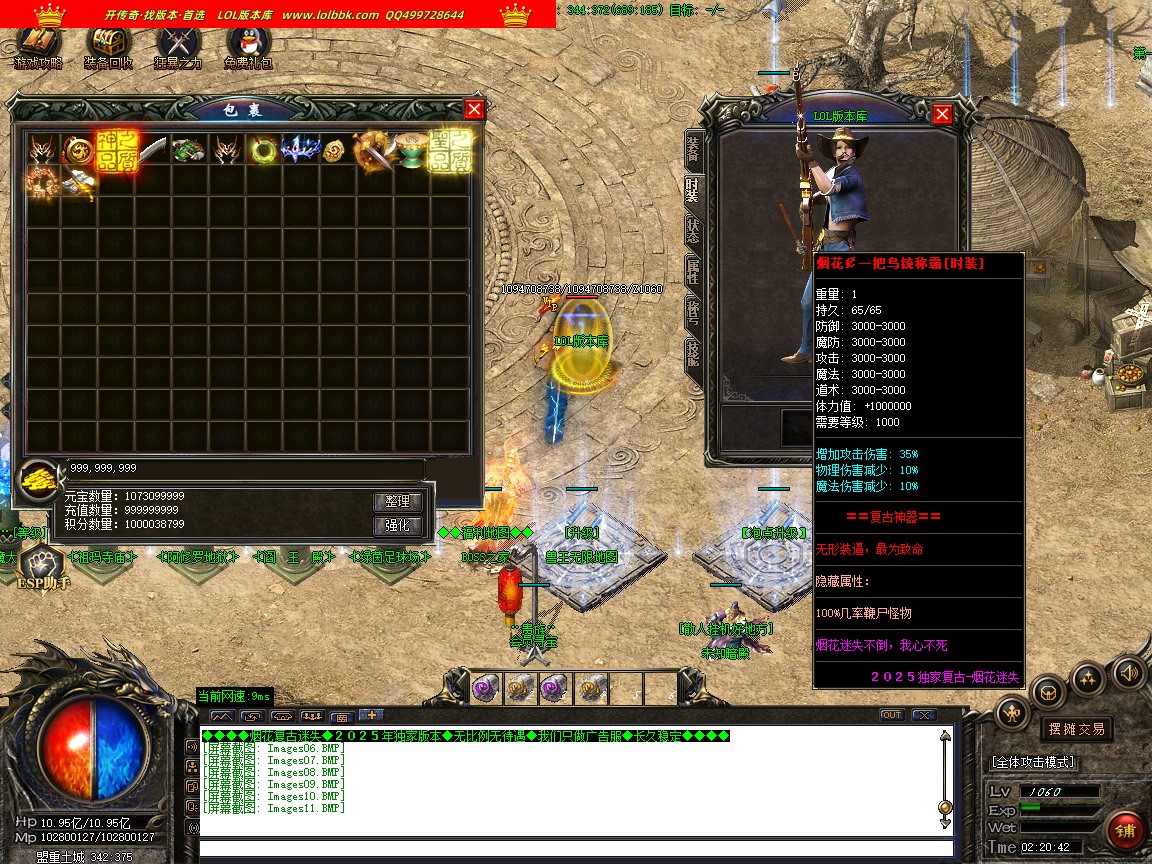This screenshot has height=864, width=1152.
Task: Select the green ring item in bag
Action: pos(264,150)
